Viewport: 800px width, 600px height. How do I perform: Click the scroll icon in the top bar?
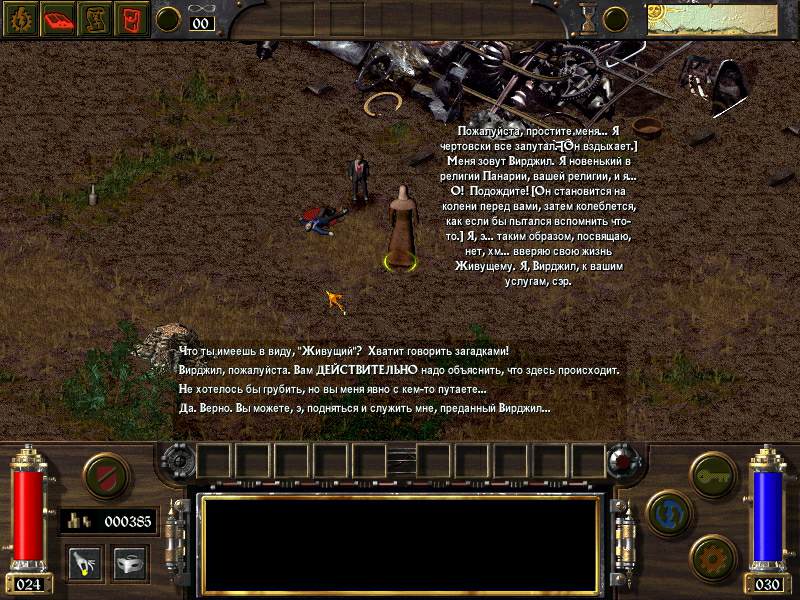tap(95, 19)
